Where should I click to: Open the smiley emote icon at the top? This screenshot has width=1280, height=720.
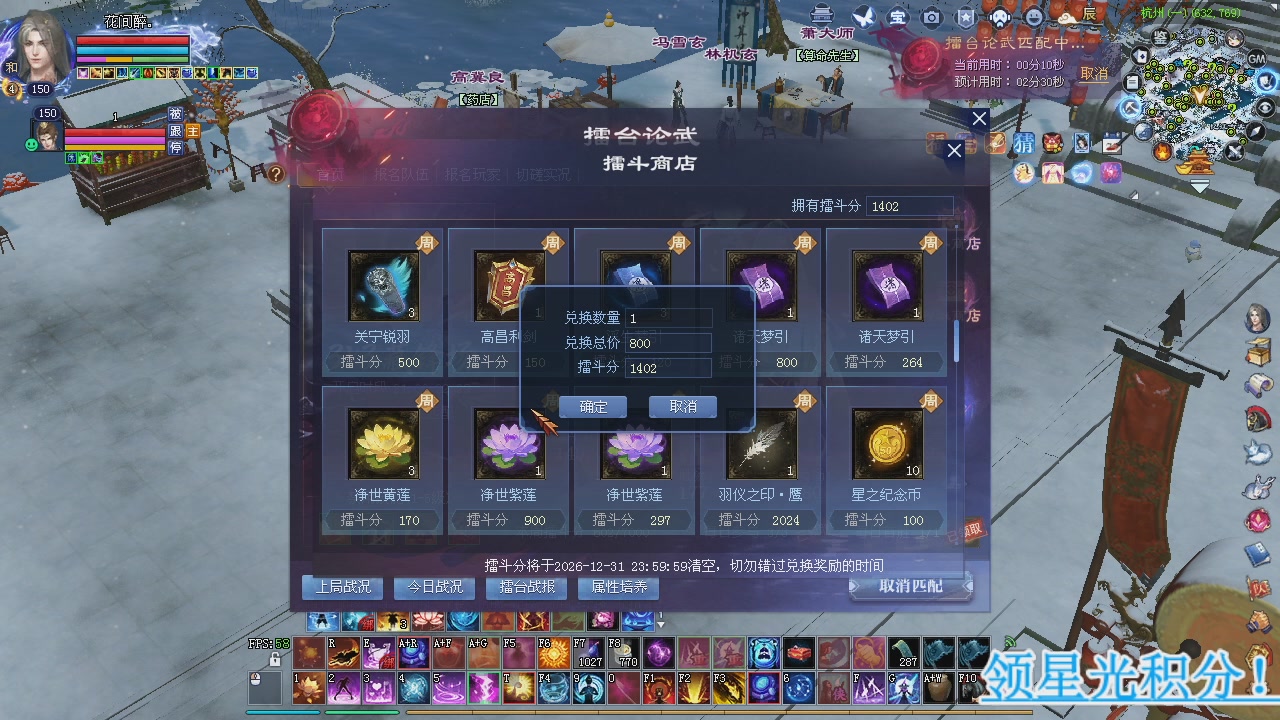point(1033,16)
